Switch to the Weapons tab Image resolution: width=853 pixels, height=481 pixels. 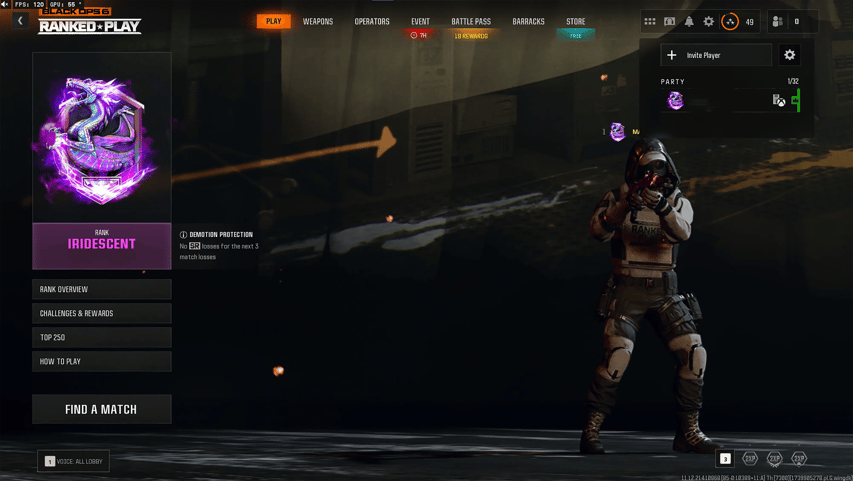point(318,21)
